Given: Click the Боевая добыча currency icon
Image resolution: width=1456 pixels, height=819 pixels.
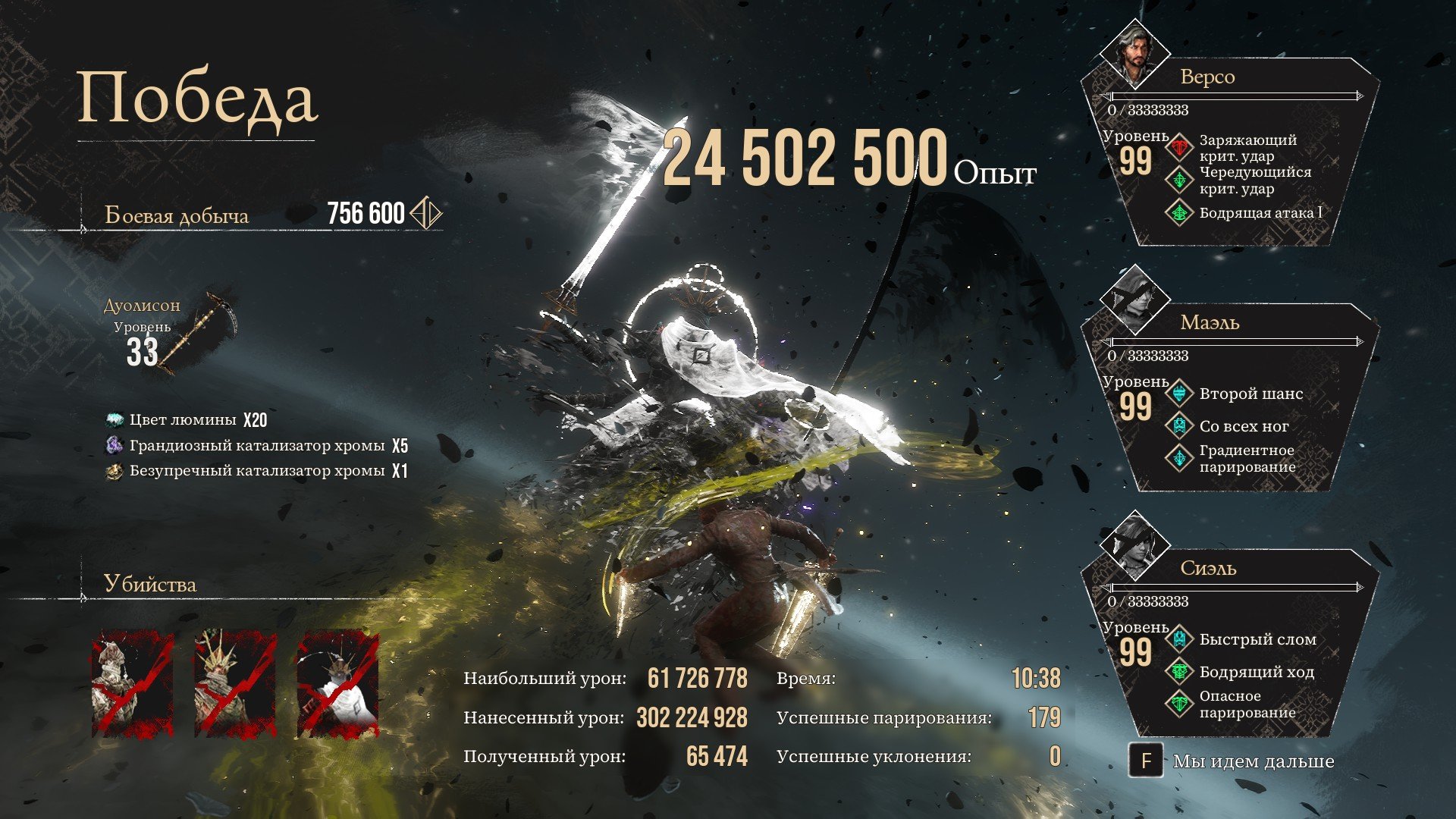Looking at the screenshot, I should tap(425, 213).
